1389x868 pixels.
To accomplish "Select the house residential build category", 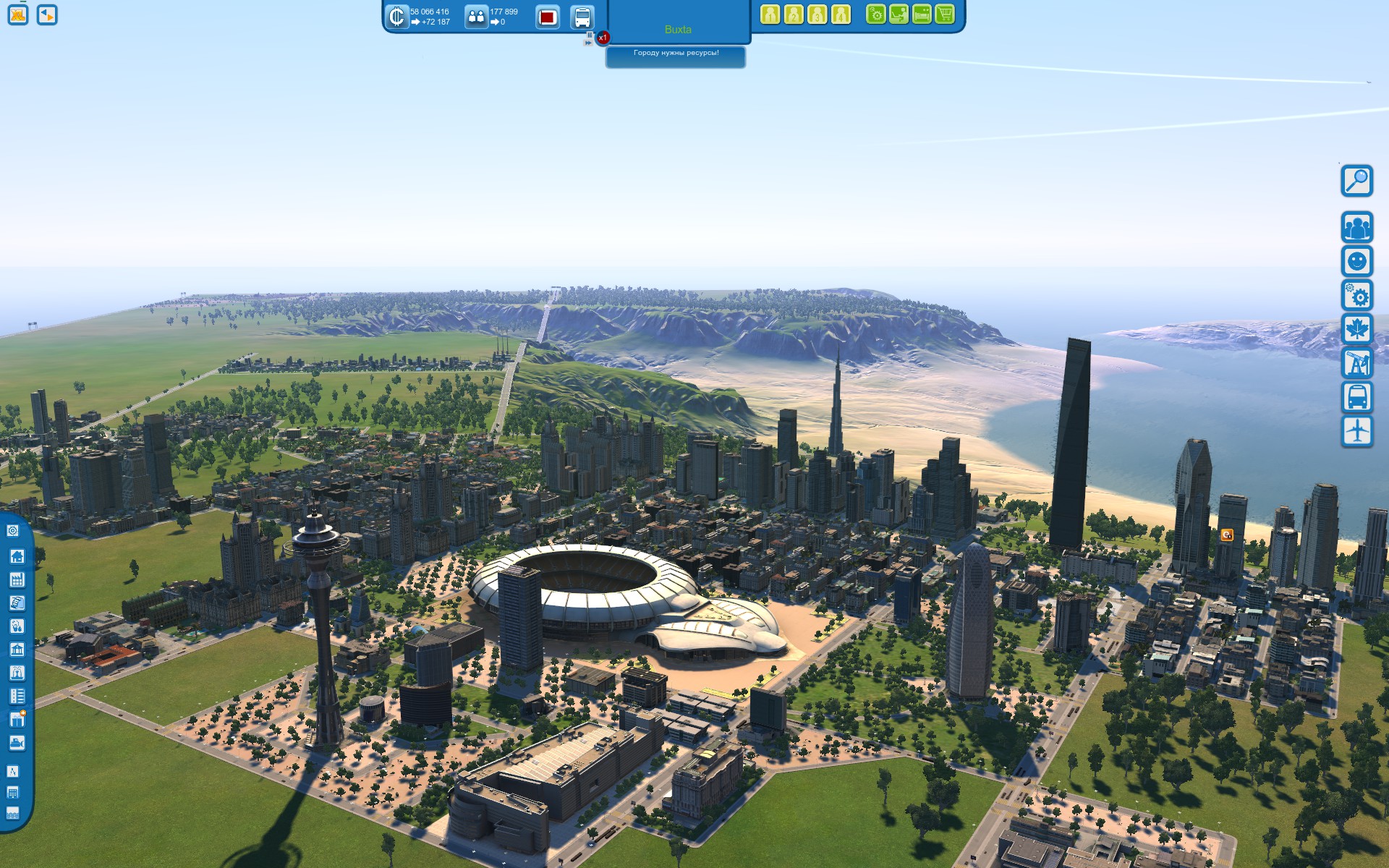I will 17,556.
